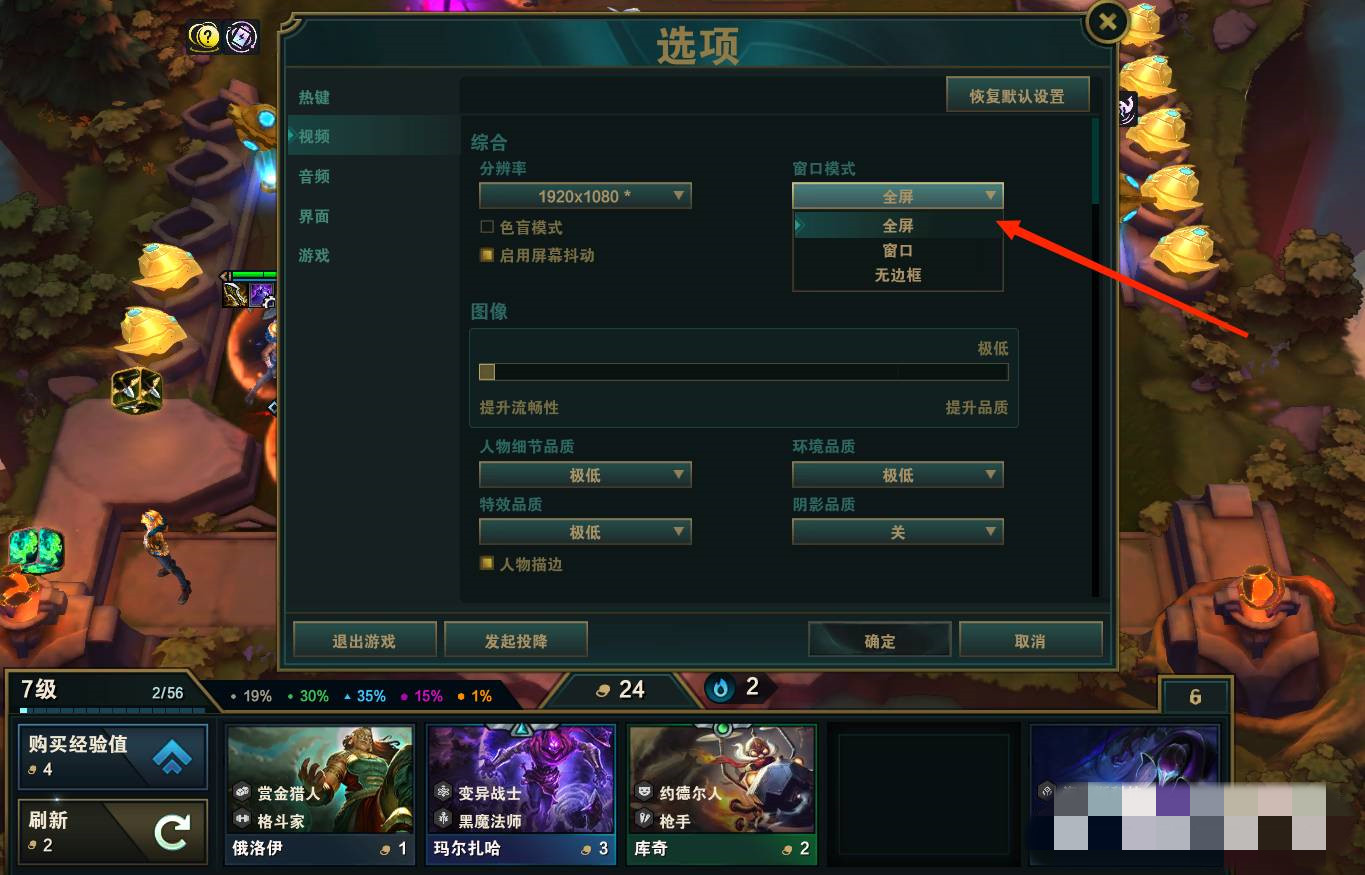Select 无边框 in the window mode dropdown

(x=897, y=275)
